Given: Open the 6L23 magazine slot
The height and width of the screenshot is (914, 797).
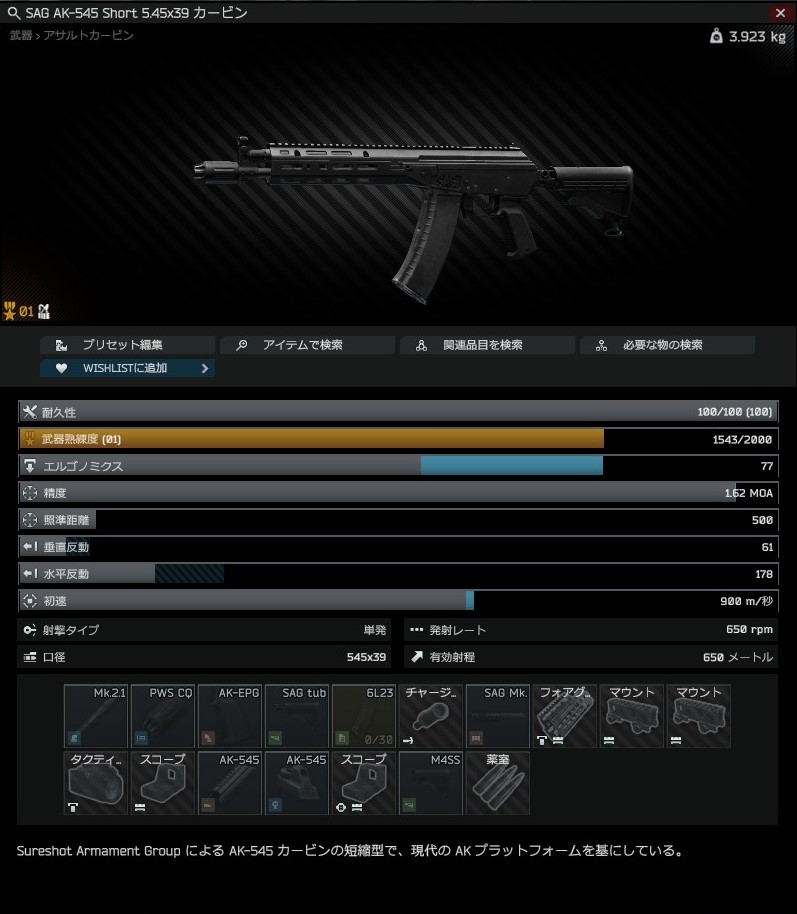Looking at the screenshot, I should 364,716.
